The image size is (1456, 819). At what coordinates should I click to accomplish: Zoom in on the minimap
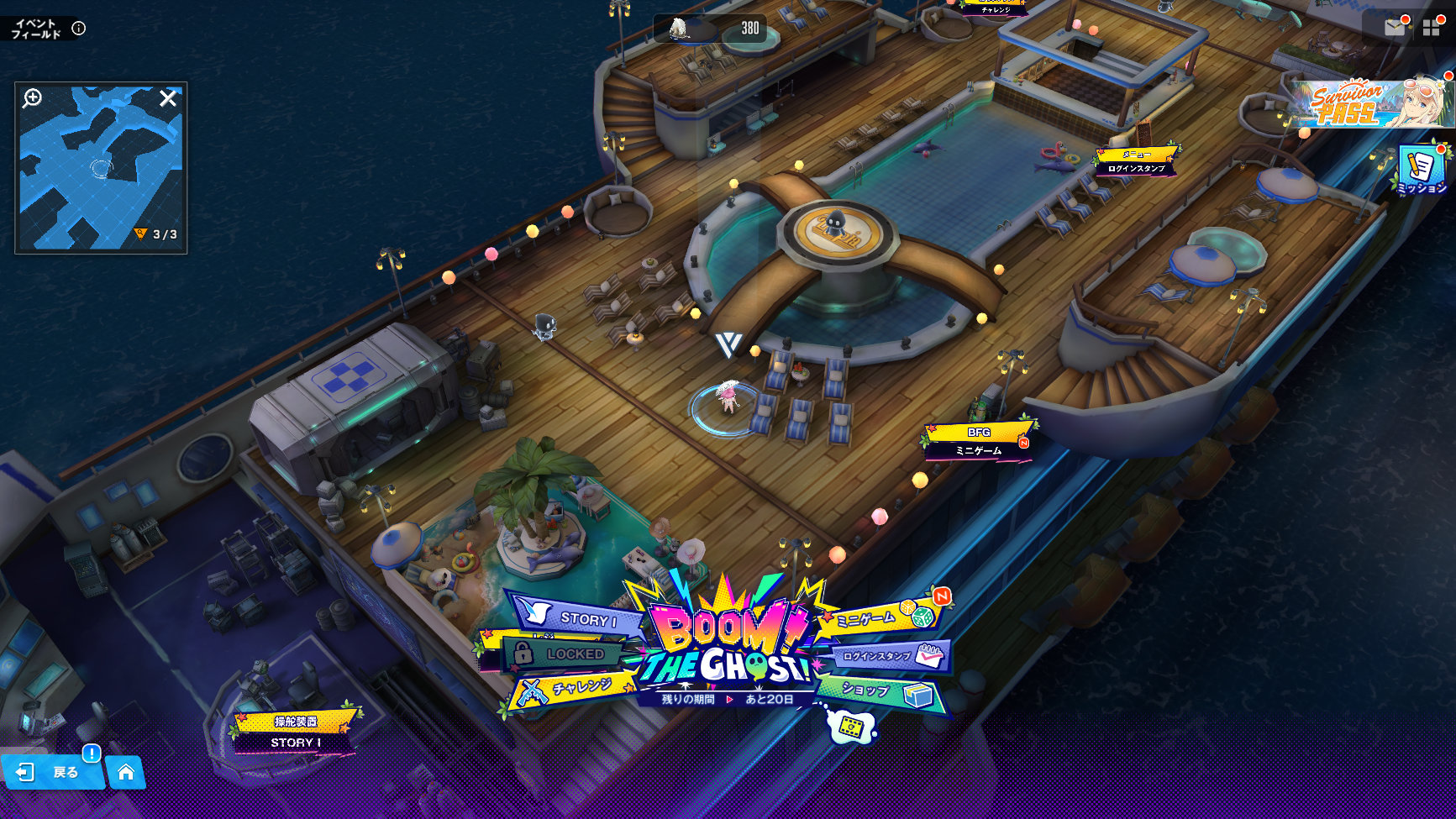[32, 98]
